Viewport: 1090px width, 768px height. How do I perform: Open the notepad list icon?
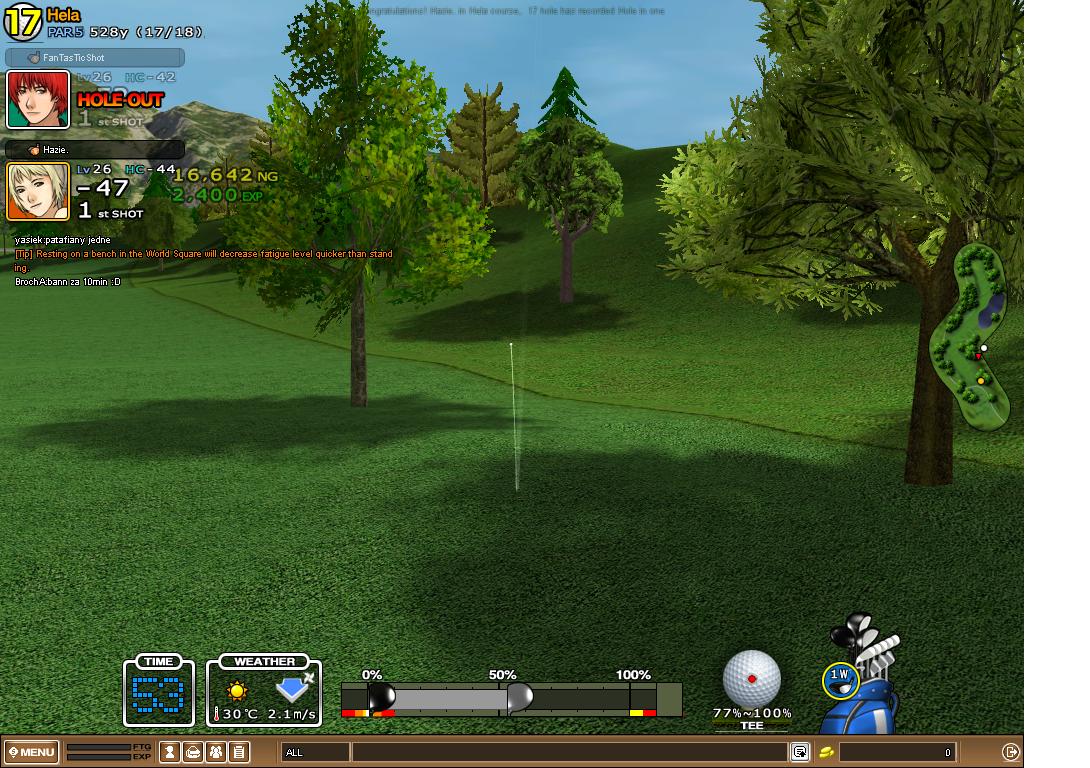click(x=239, y=752)
